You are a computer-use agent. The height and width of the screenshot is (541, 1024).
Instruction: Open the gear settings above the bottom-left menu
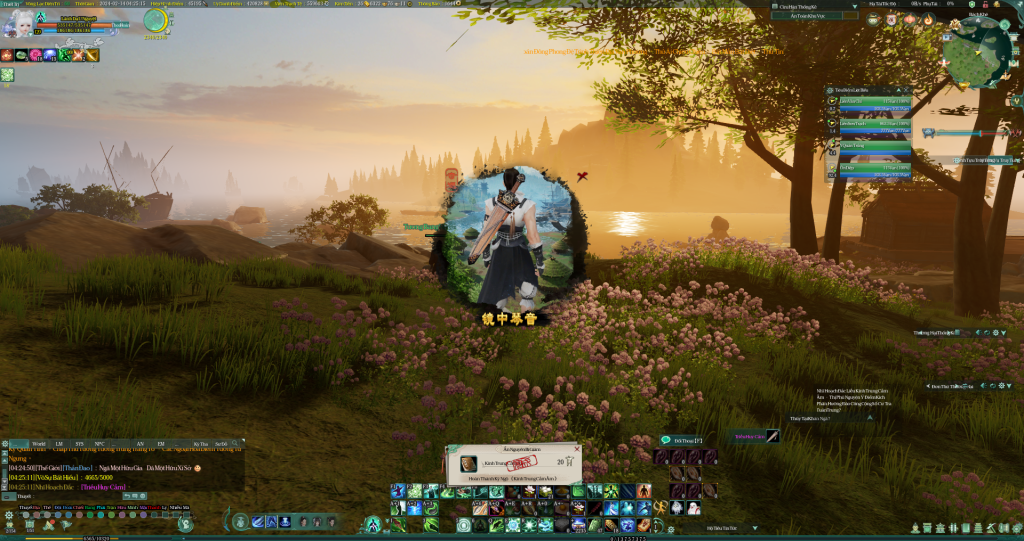(x=9, y=515)
